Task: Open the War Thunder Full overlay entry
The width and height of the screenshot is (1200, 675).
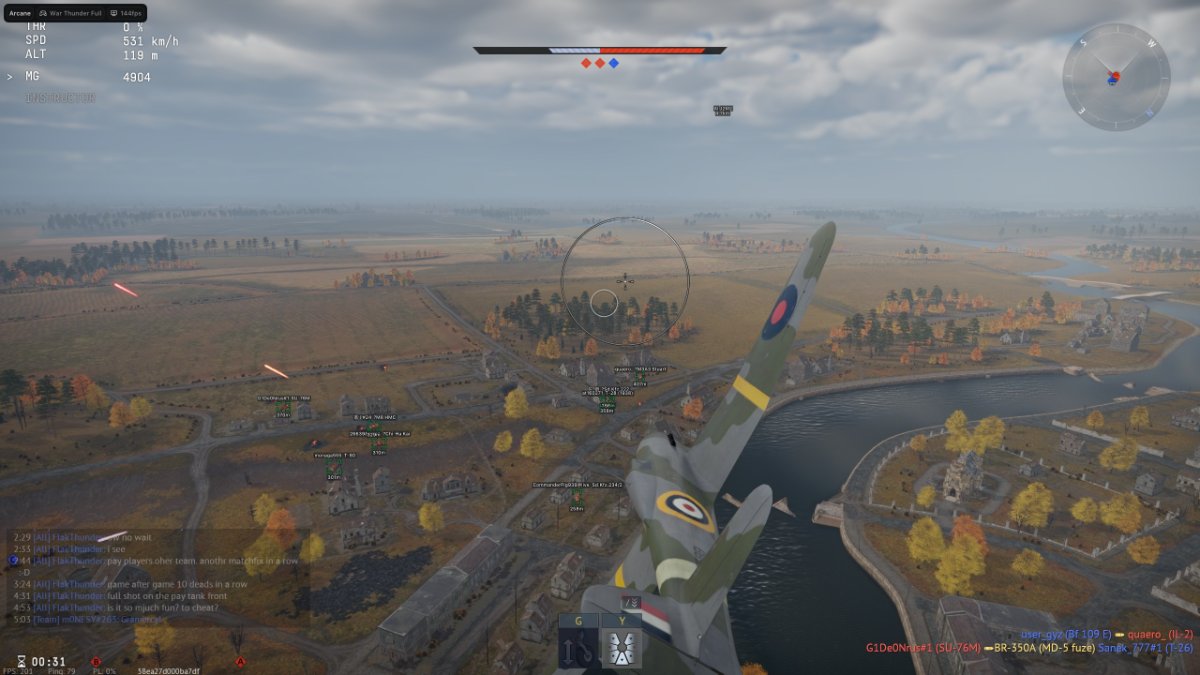Action: 72,13
